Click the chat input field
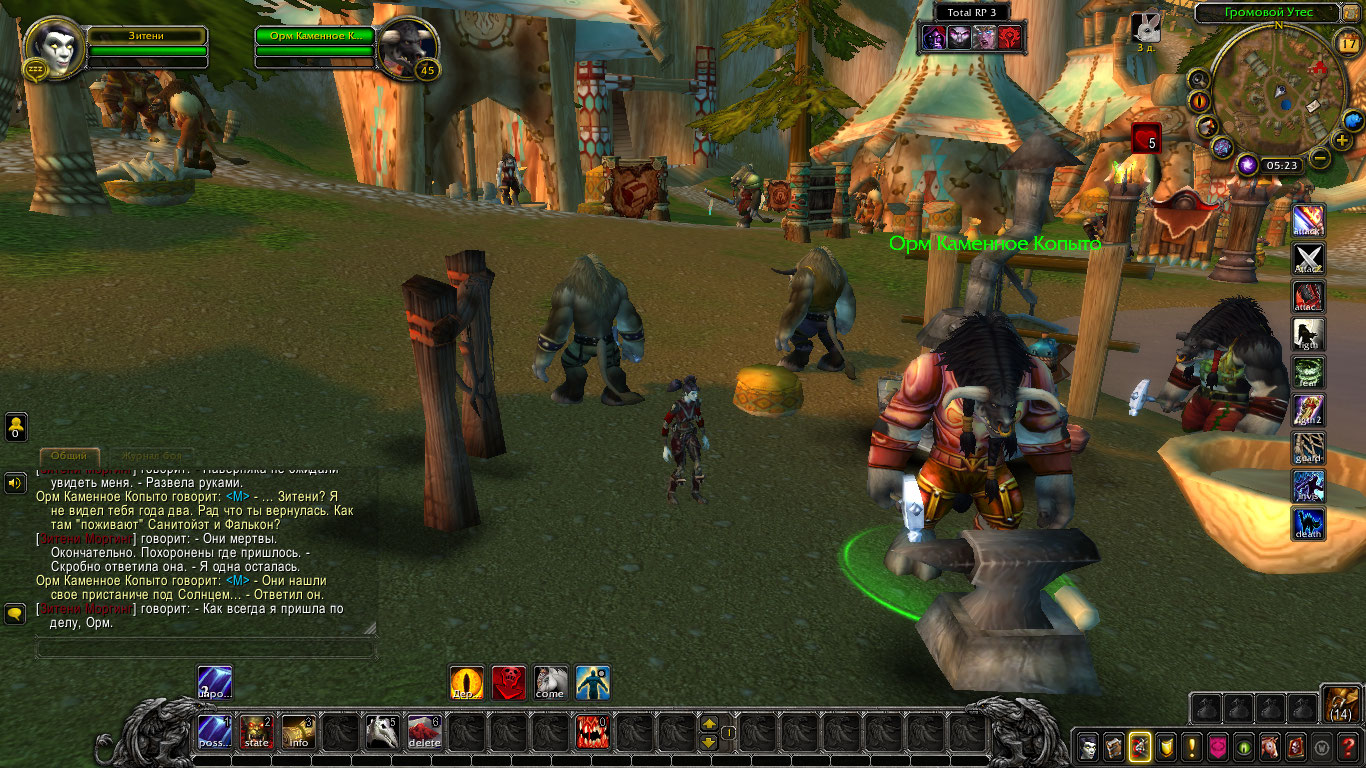Viewport: 1366px width, 768px height. point(205,649)
